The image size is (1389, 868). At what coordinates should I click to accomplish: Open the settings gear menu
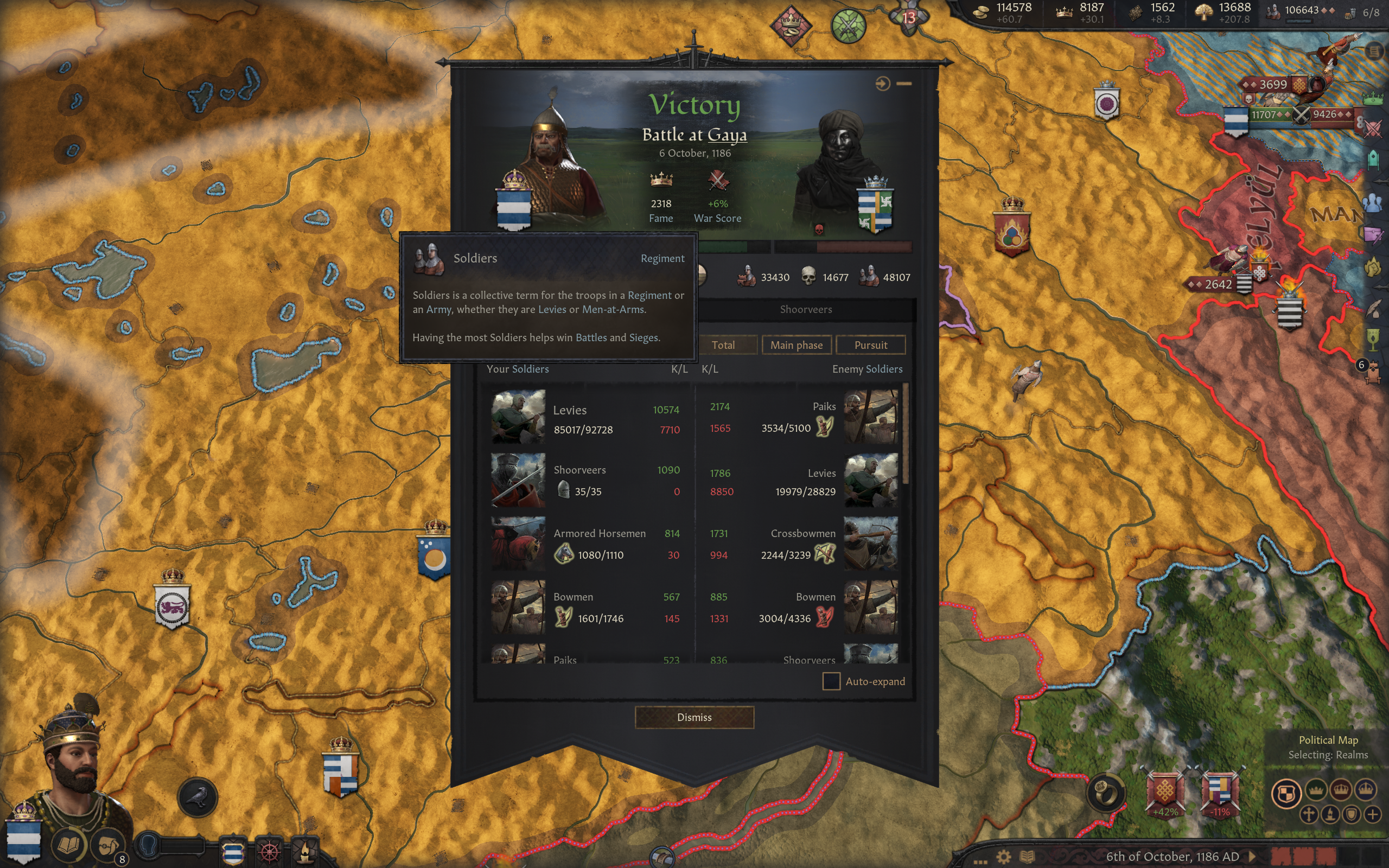[x=1003, y=857]
